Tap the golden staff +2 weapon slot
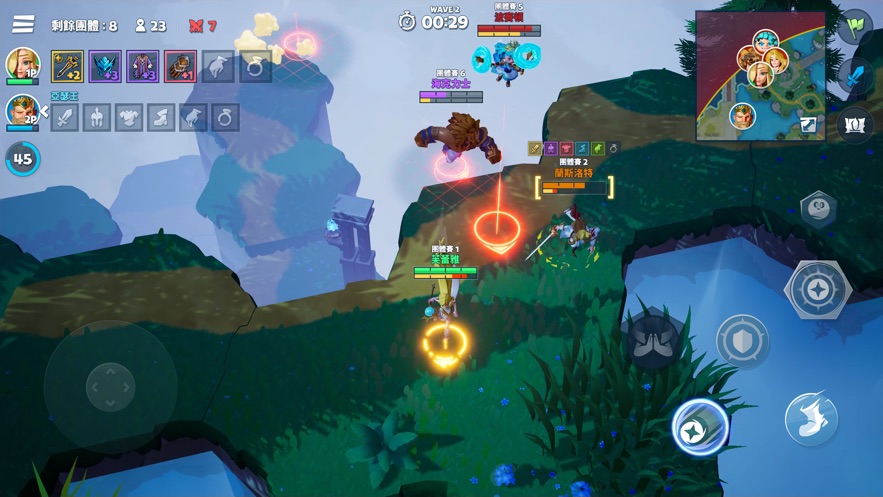The image size is (883, 497). coord(67,67)
